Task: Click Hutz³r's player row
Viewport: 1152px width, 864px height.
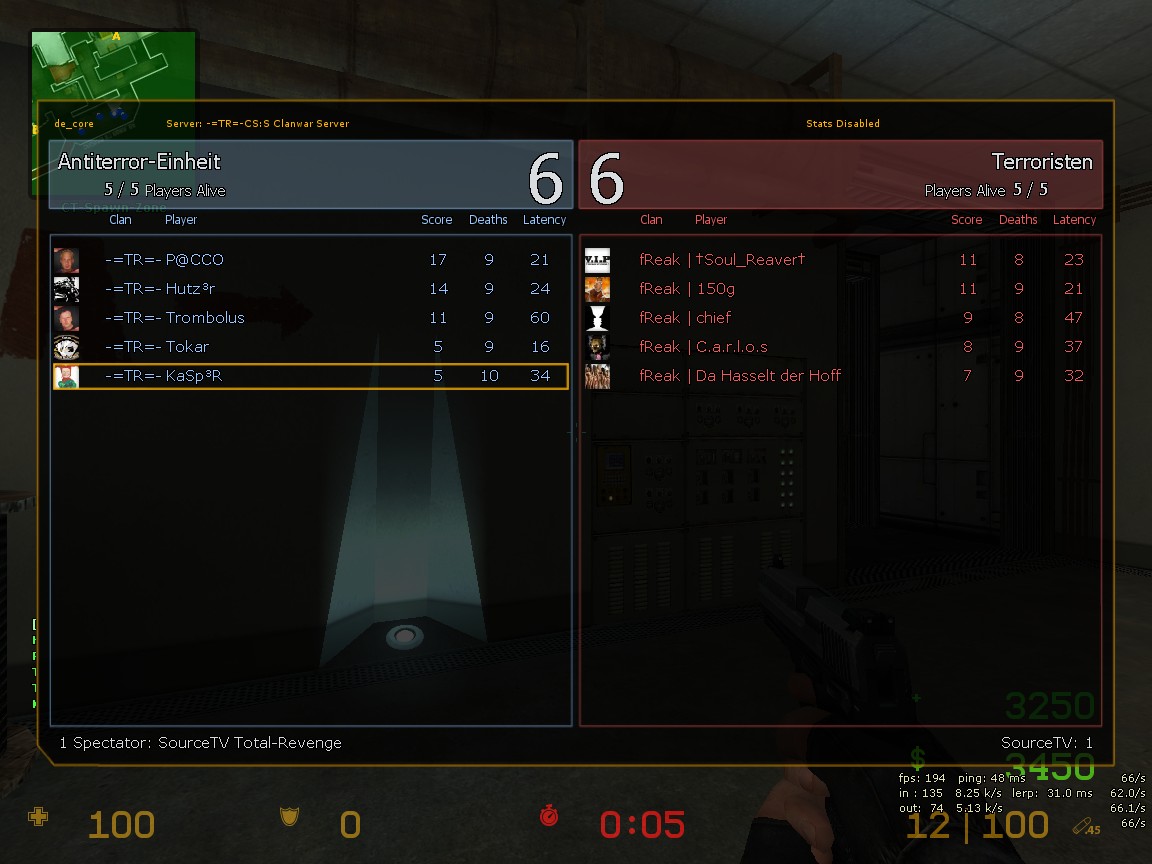Action: point(310,289)
